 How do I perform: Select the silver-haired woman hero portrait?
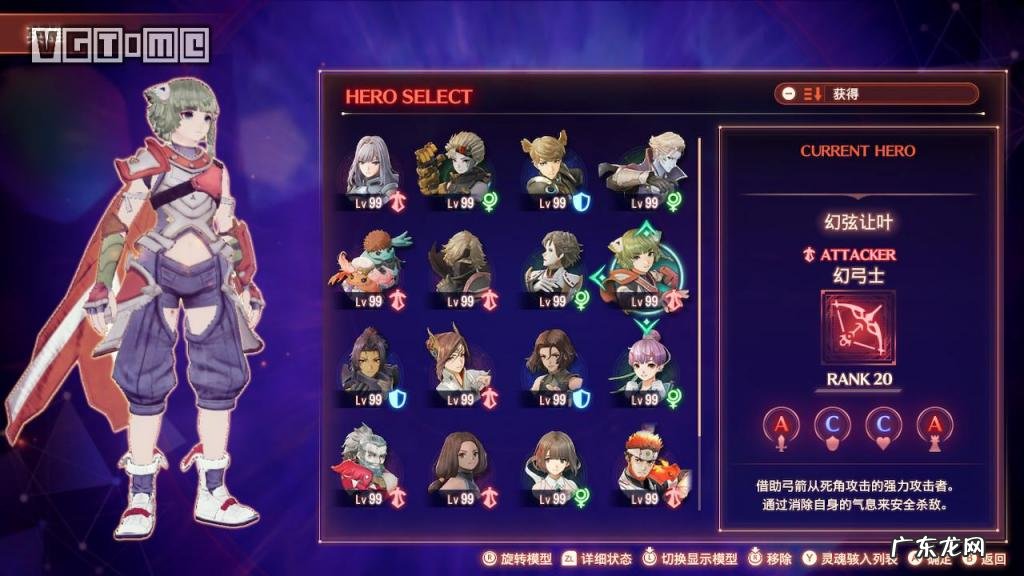(x=373, y=166)
